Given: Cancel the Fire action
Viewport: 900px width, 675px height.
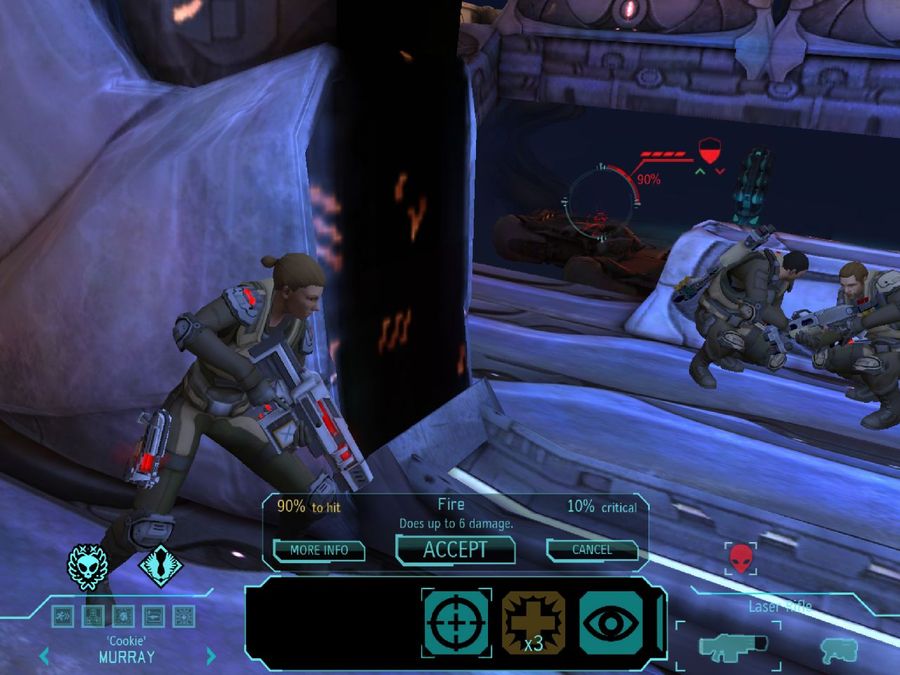Looking at the screenshot, I should (x=592, y=550).
